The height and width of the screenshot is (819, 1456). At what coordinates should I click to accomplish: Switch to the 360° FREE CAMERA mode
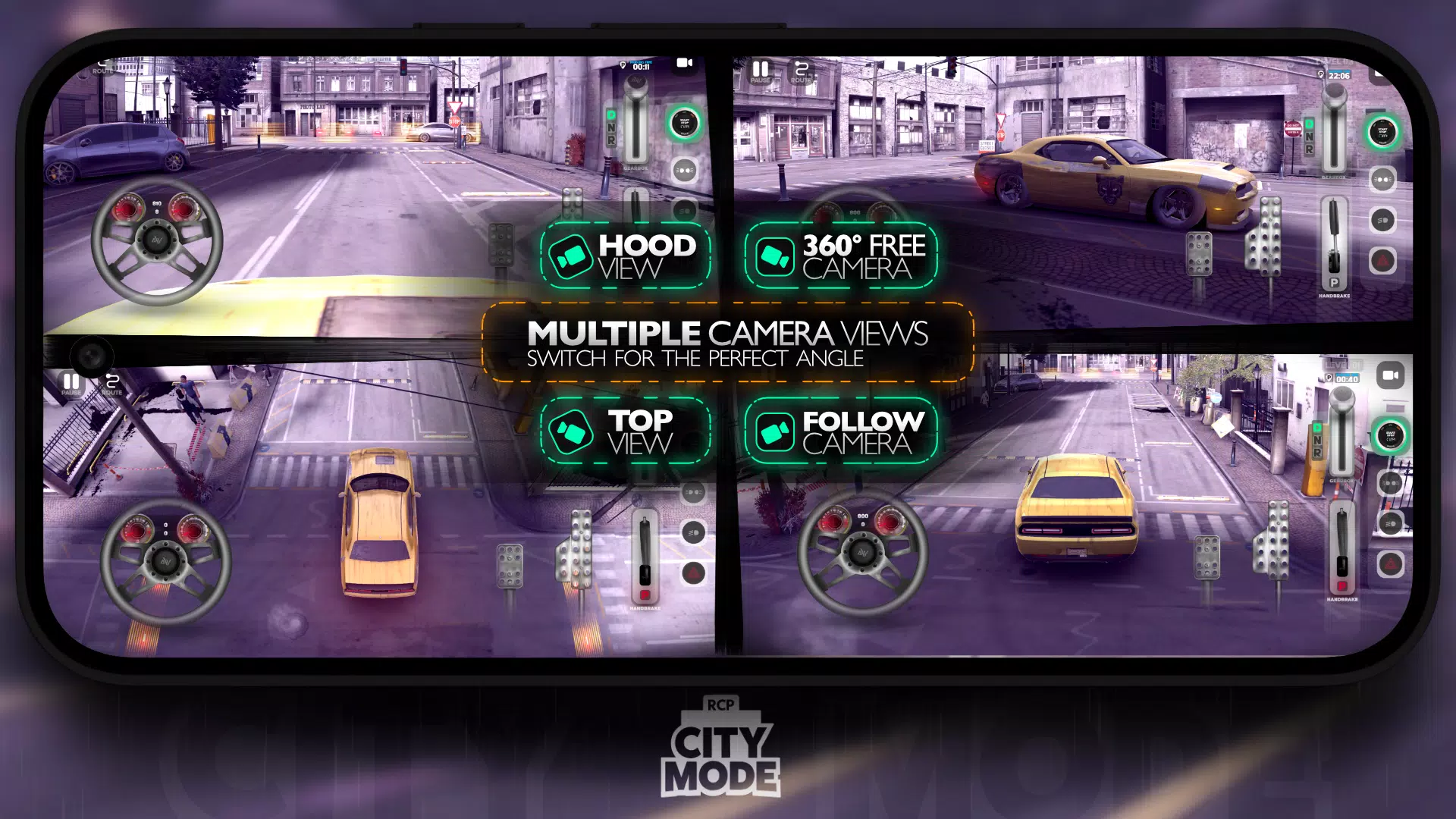pos(842,254)
